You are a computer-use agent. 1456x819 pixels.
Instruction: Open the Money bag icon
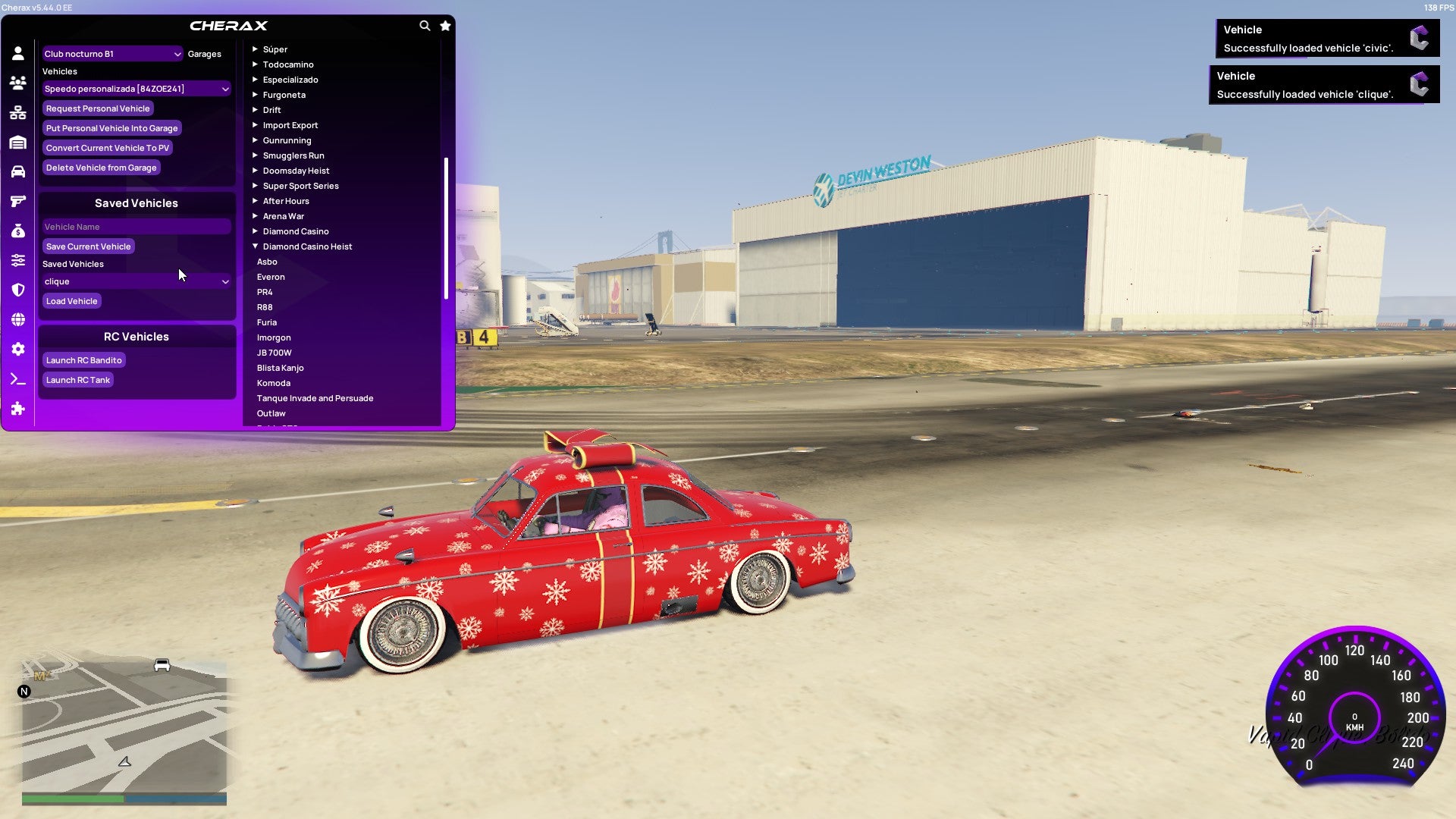18,231
